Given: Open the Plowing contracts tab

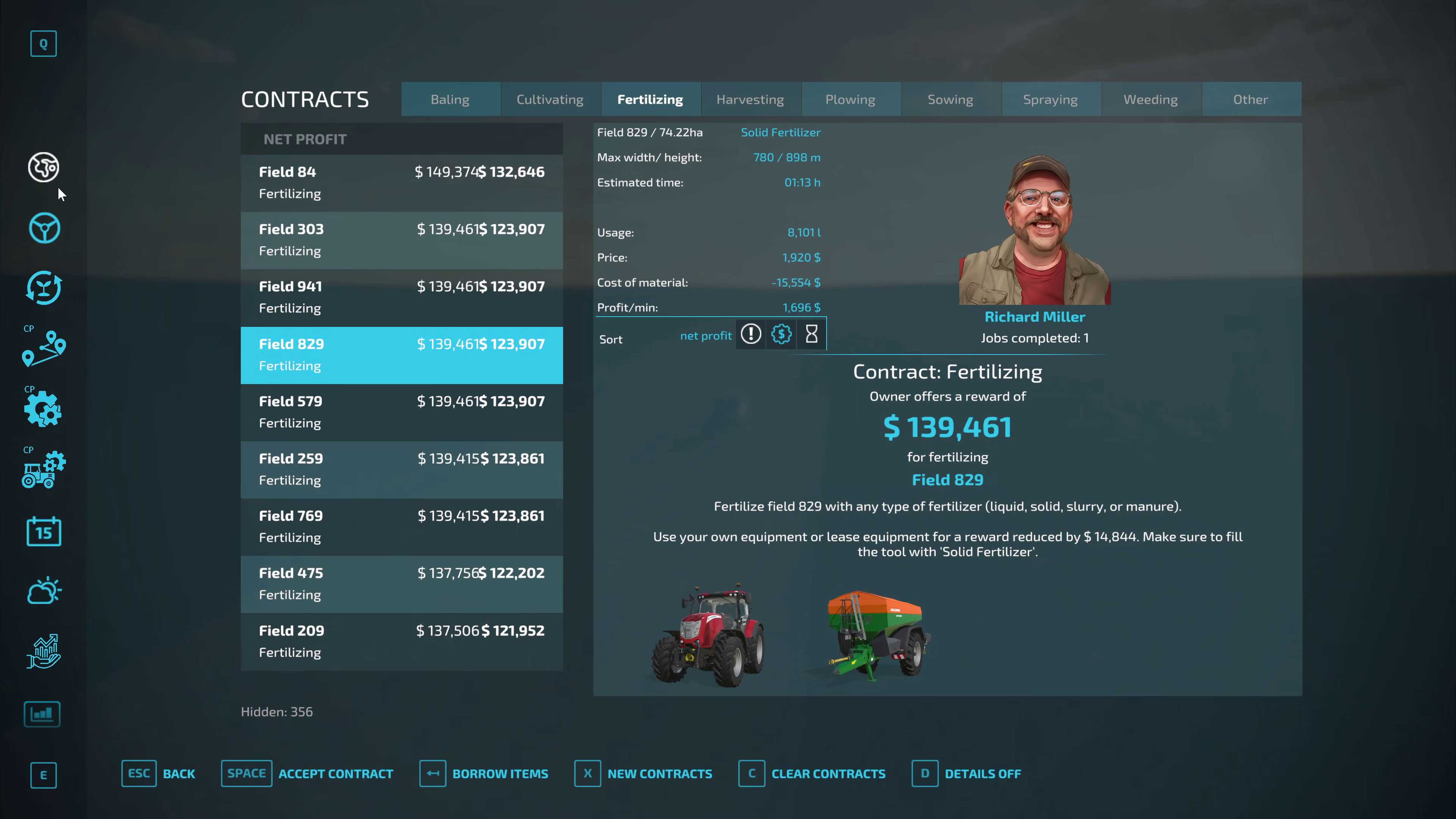Looking at the screenshot, I should (x=850, y=99).
